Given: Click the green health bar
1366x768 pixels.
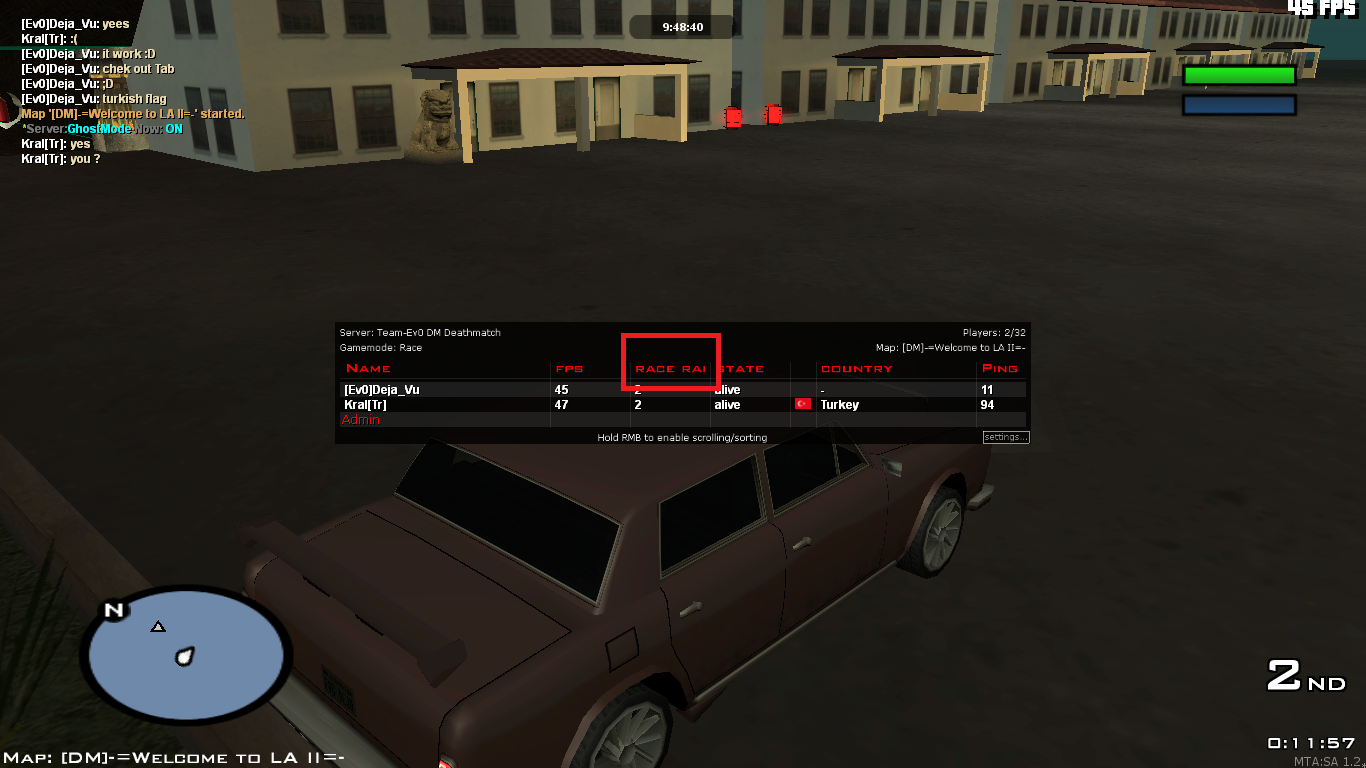Looking at the screenshot, I should pyautogui.click(x=1238, y=73).
